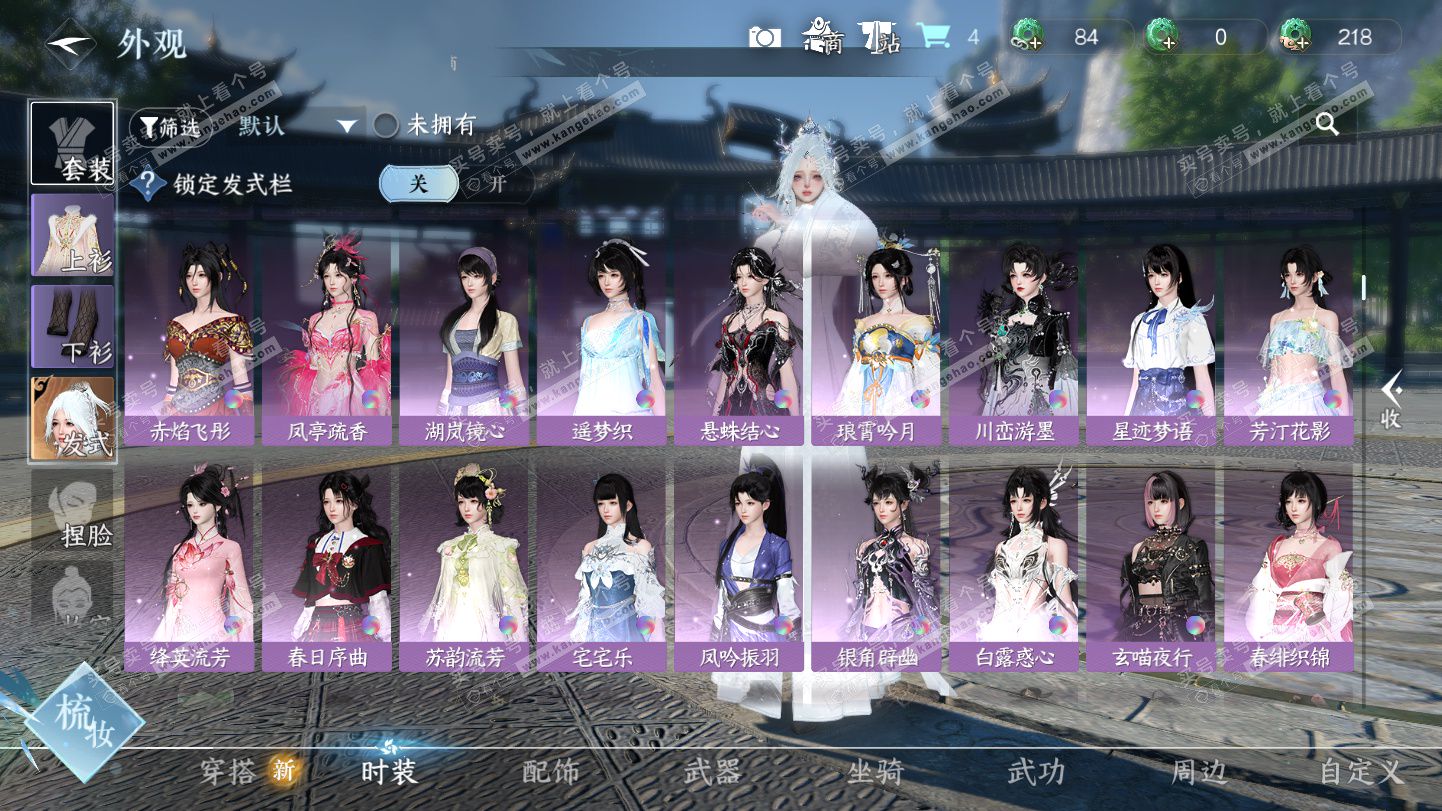Screen dimensions: 1442x811
Task: Select the 下衫 category
Action: coord(72,326)
